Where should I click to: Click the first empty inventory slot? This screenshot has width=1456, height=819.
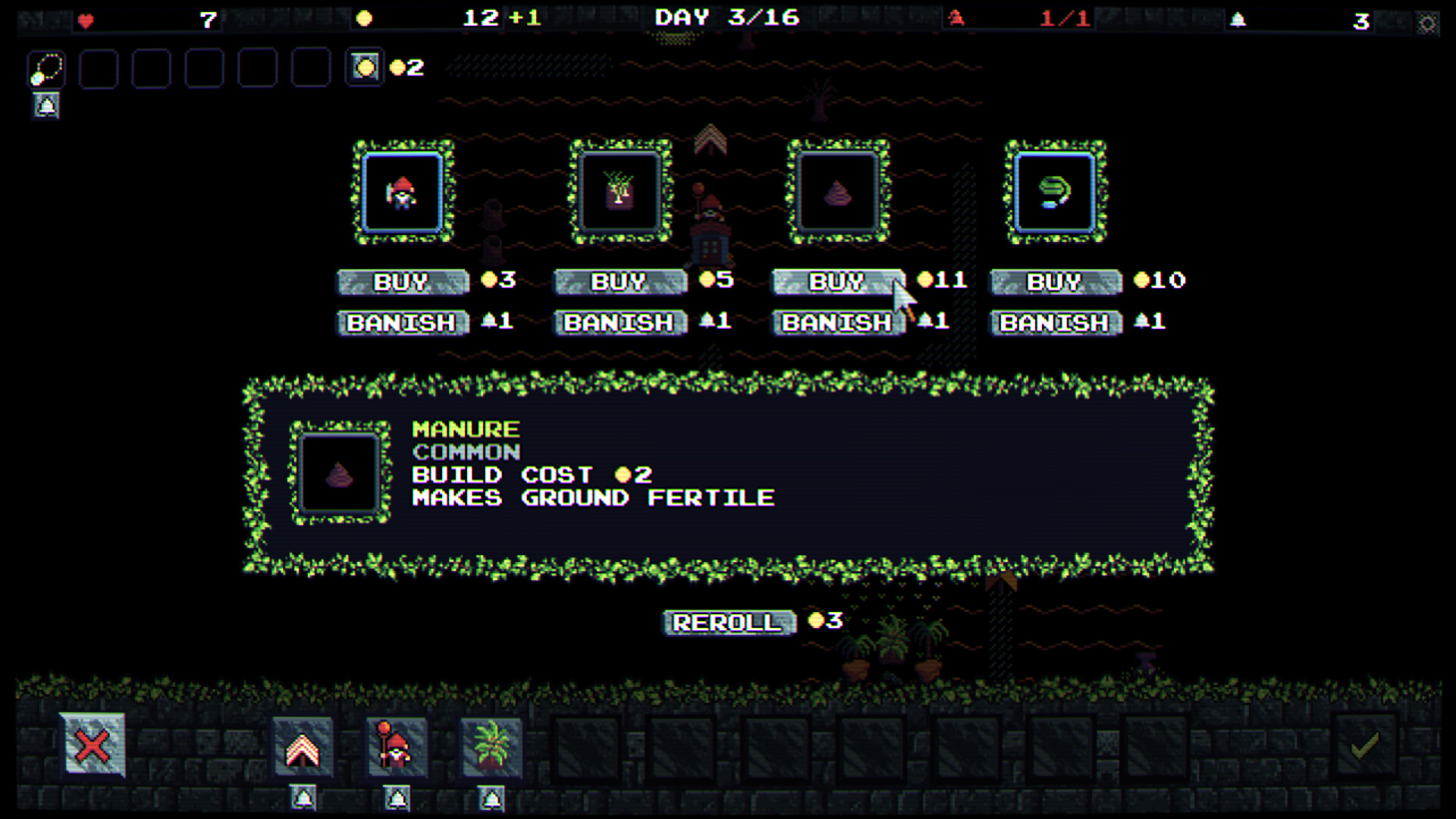[99, 70]
